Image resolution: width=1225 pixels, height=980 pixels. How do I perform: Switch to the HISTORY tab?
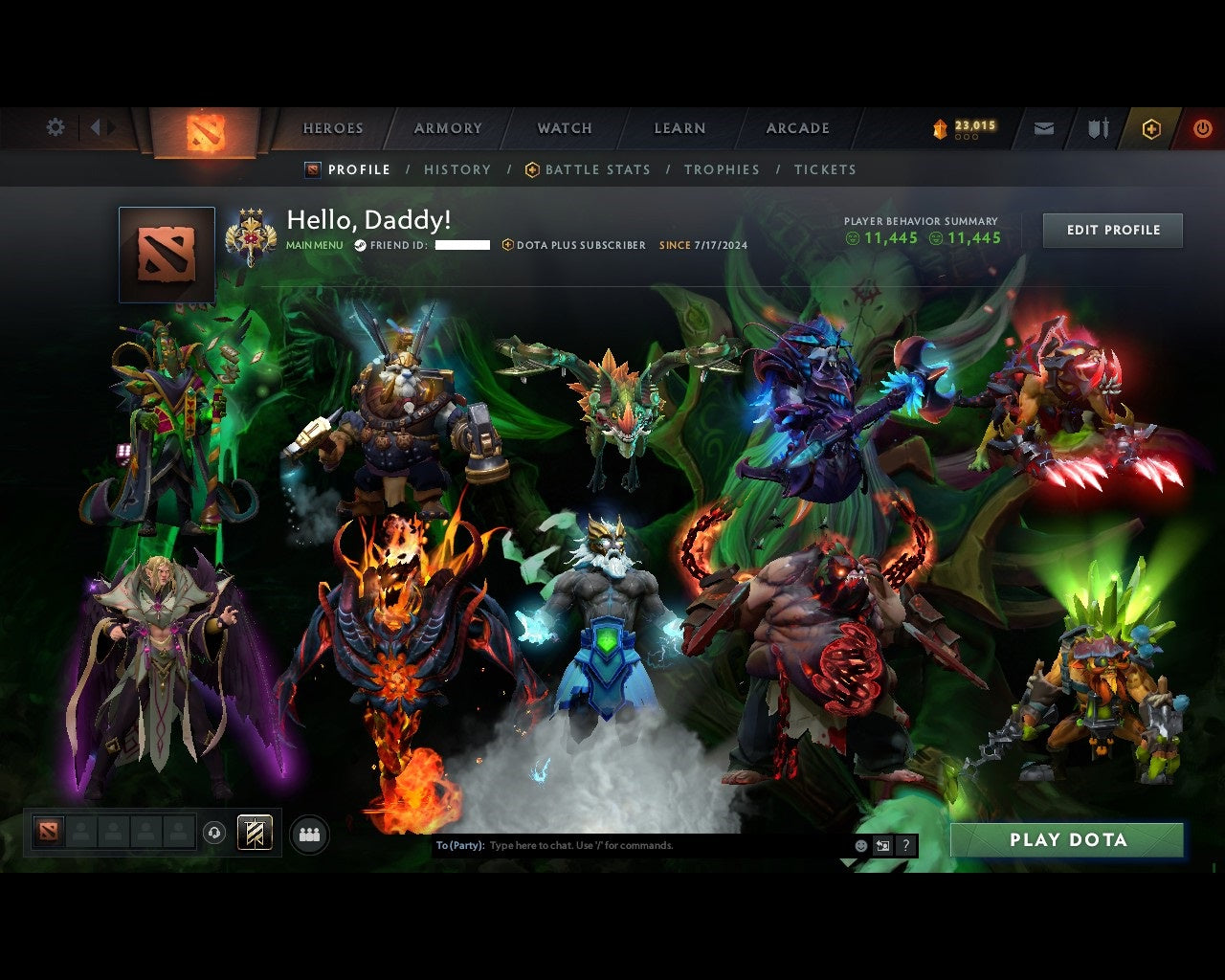click(x=457, y=169)
